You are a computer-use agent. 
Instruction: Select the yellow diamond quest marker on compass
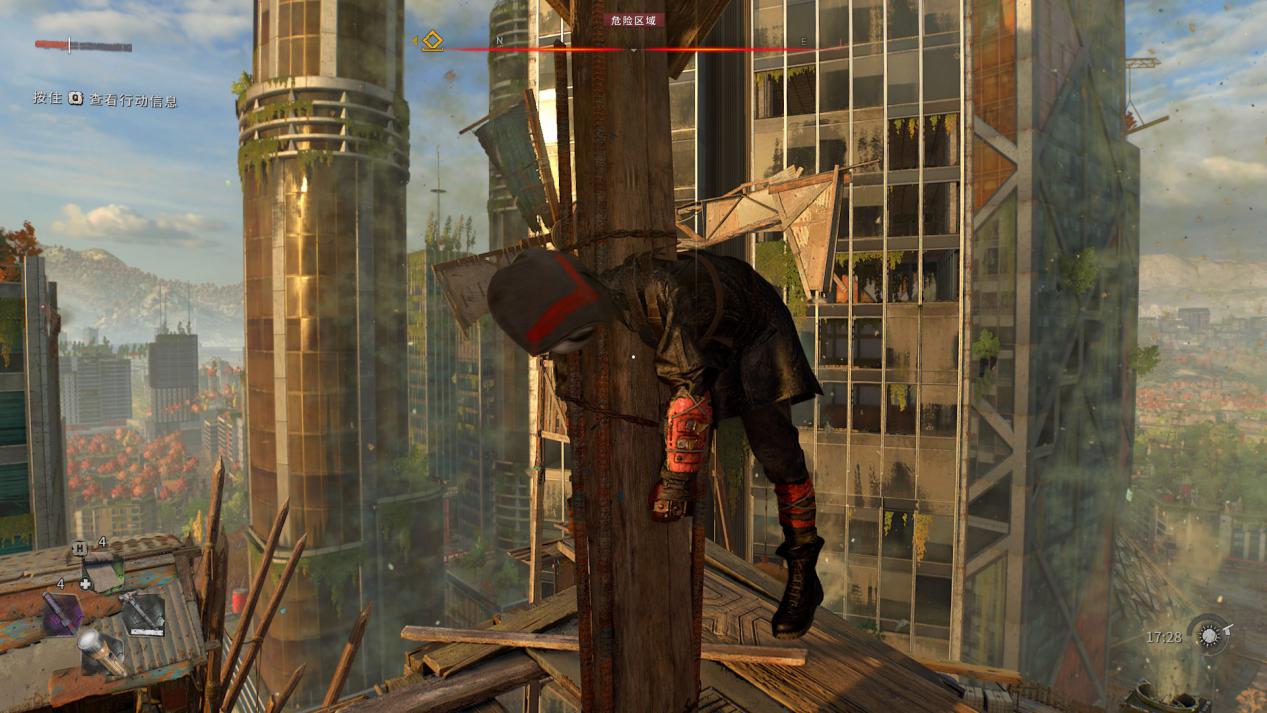coord(432,41)
